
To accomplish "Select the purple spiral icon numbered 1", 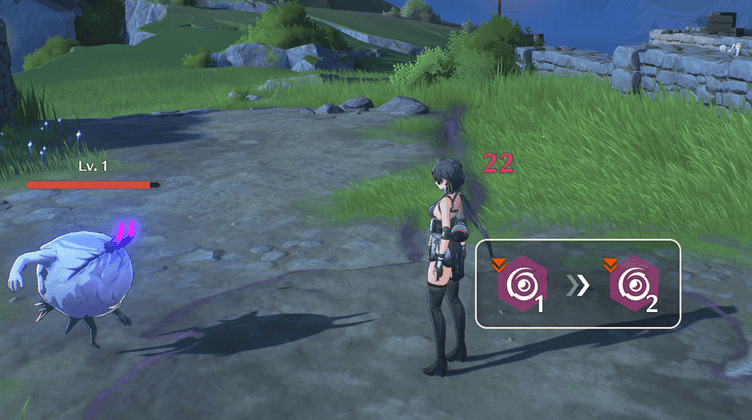I will pos(521,285).
